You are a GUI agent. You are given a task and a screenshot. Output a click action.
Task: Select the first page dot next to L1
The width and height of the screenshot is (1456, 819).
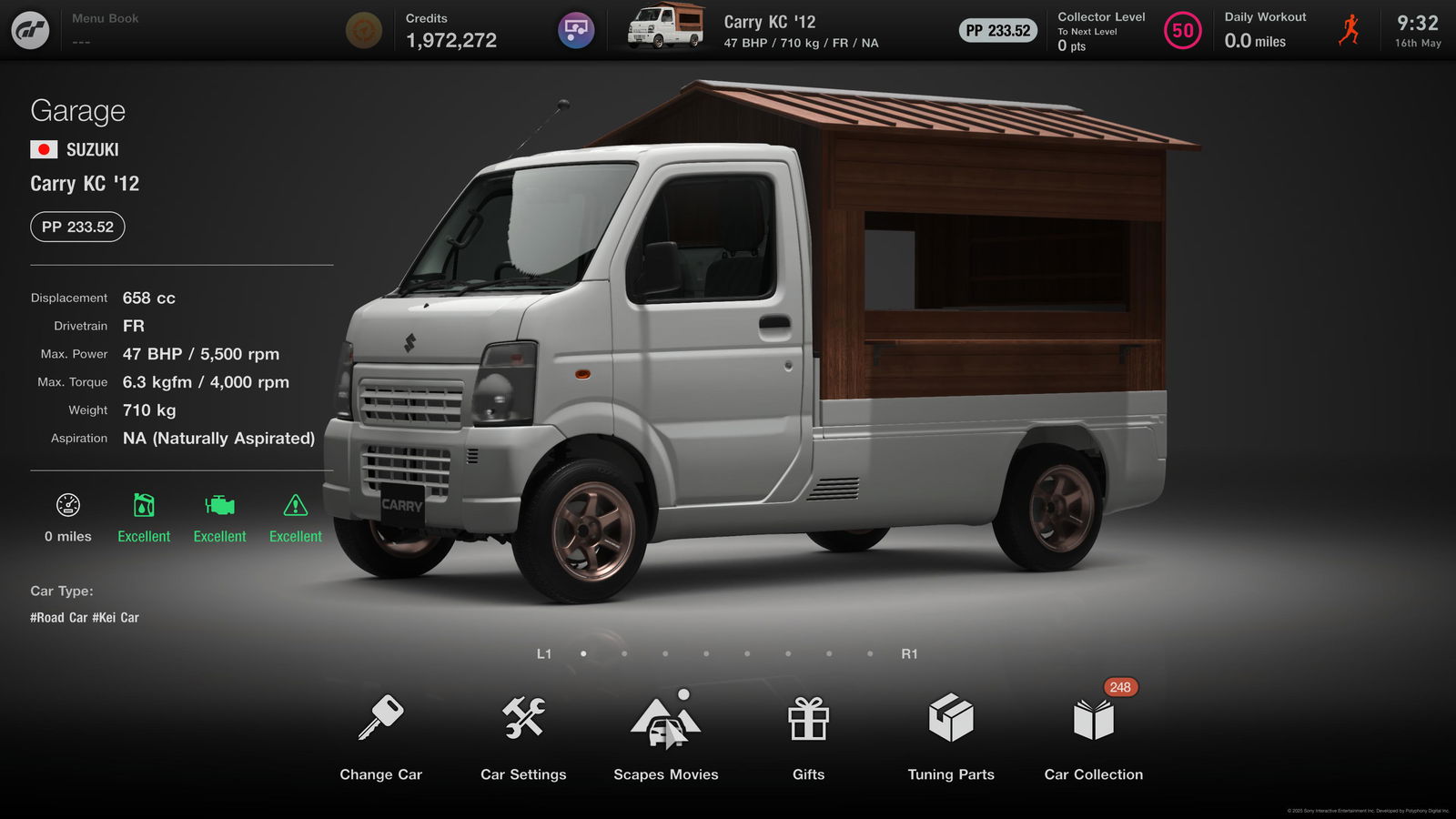point(582,652)
